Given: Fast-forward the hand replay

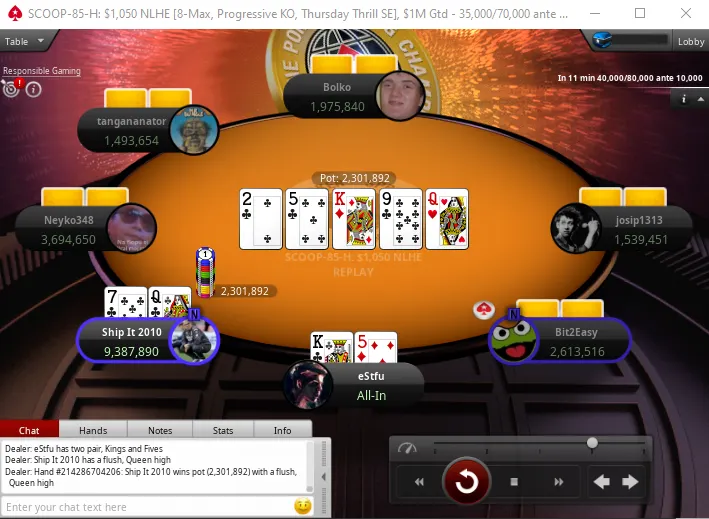Looking at the screenshot, I should click(556, 482).
